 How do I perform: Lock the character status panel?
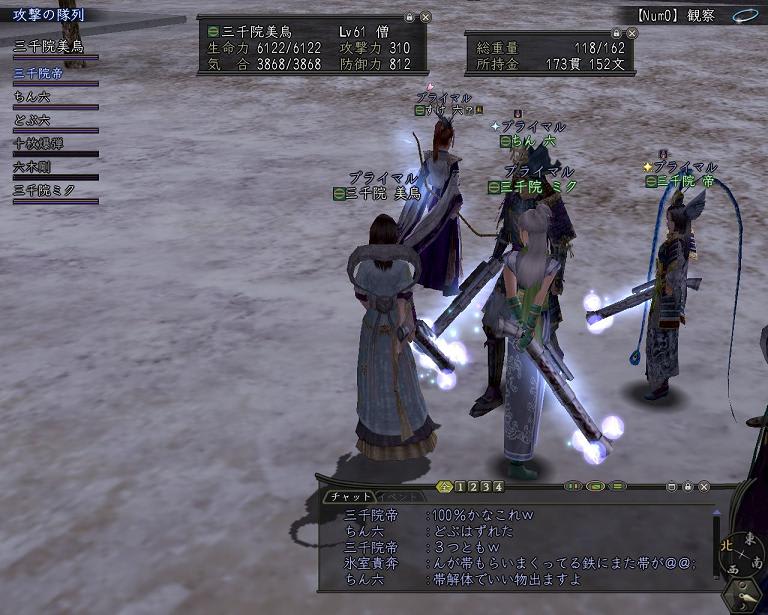[409, 18]
